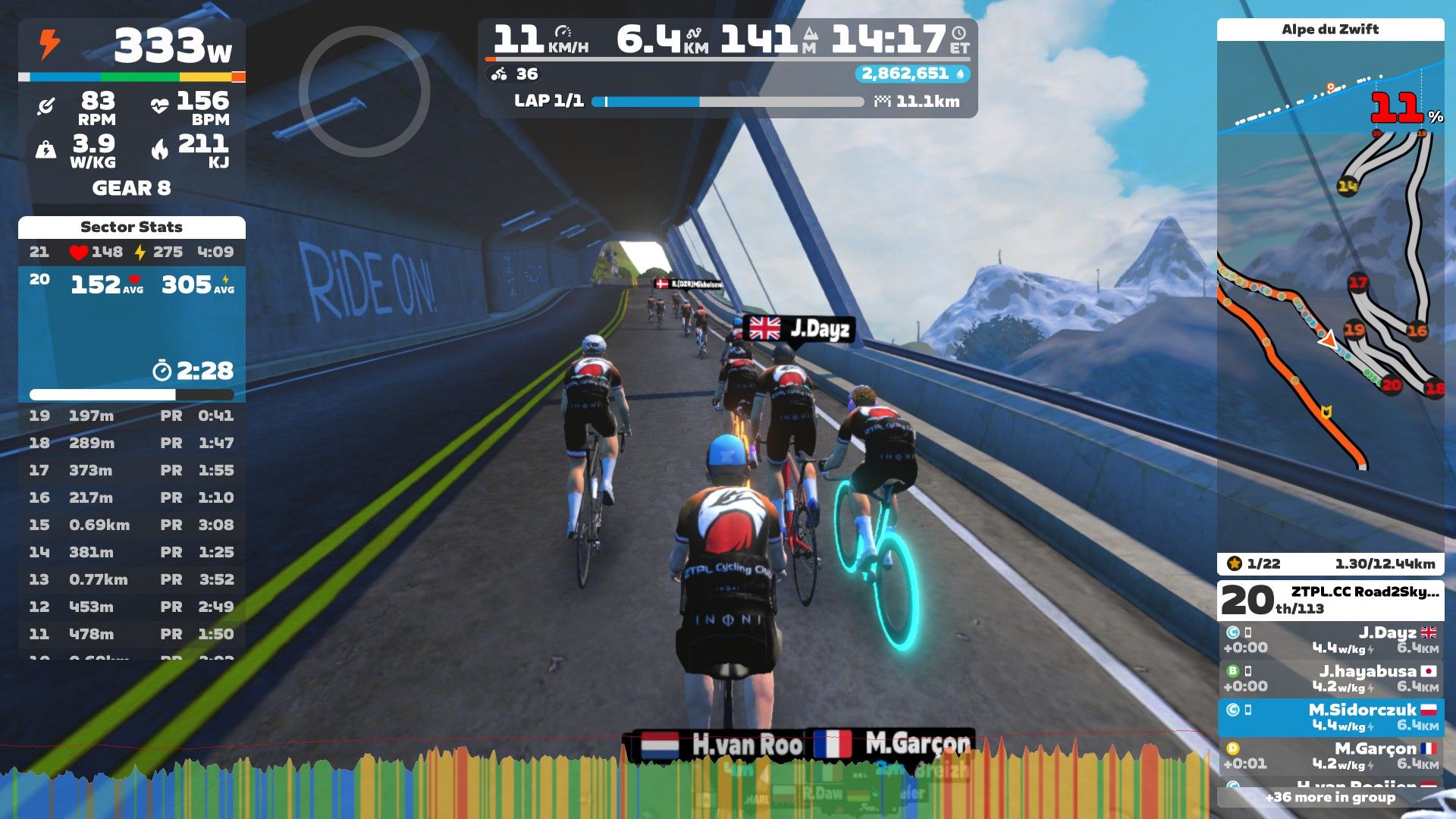The height and width of the screenshot is (819, 1456).
Task: Open the Alpe du Zwift elevation profile
Action: (1330, 89)
